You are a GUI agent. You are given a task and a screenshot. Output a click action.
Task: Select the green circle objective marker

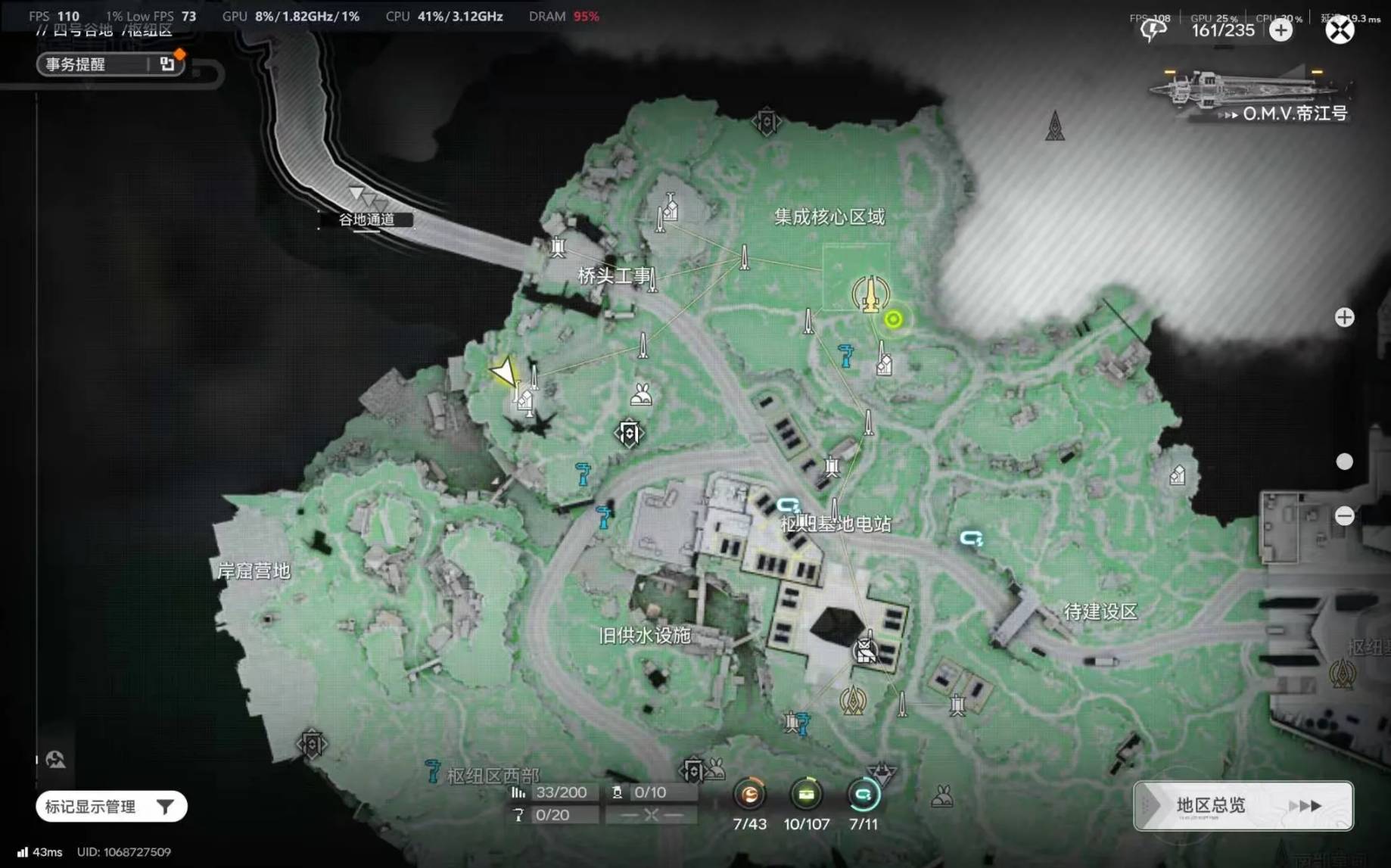[x=893, y=319]
